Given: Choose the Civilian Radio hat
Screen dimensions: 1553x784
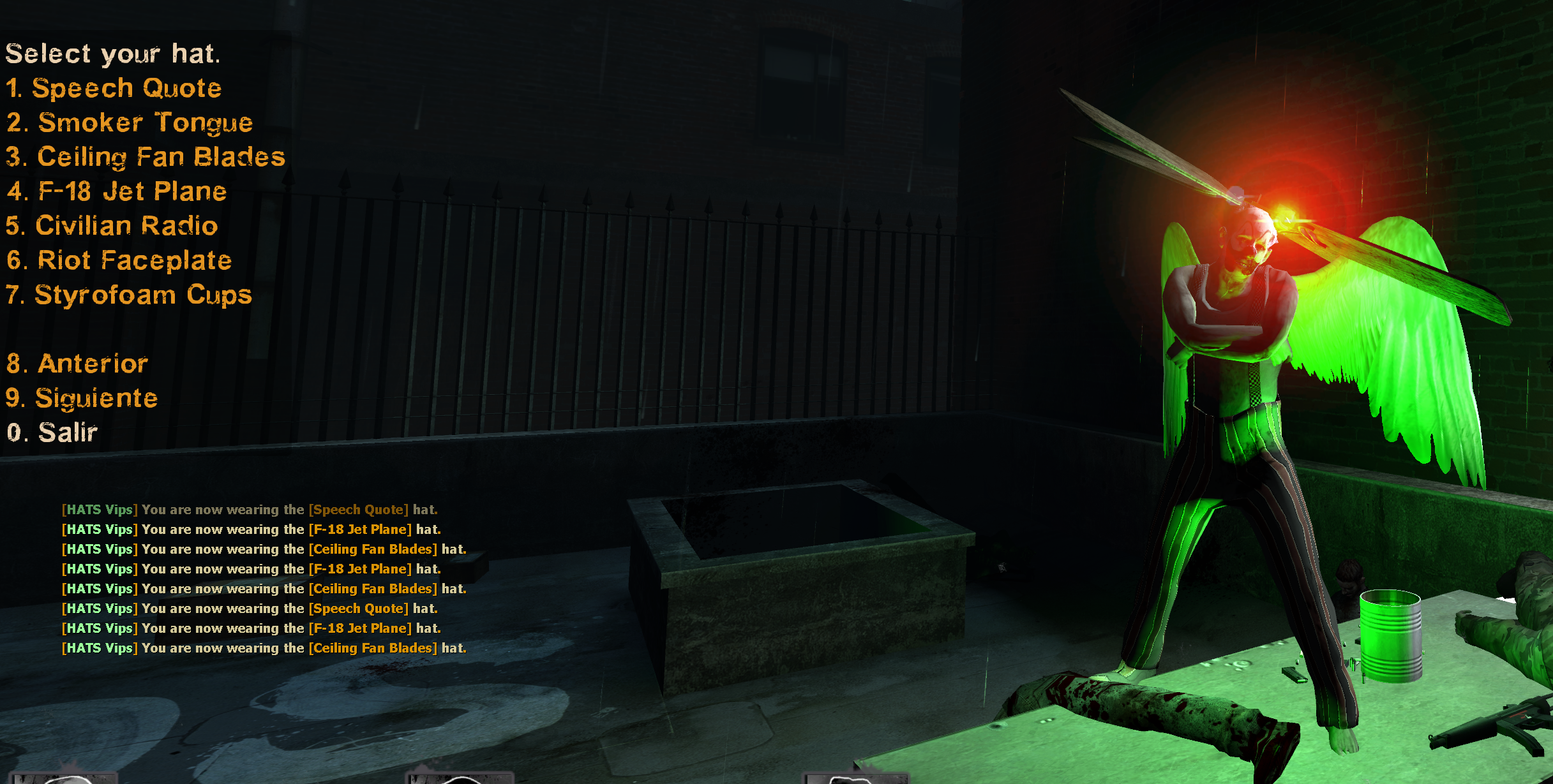Looking at the screenshot, I should click(112, 226).
